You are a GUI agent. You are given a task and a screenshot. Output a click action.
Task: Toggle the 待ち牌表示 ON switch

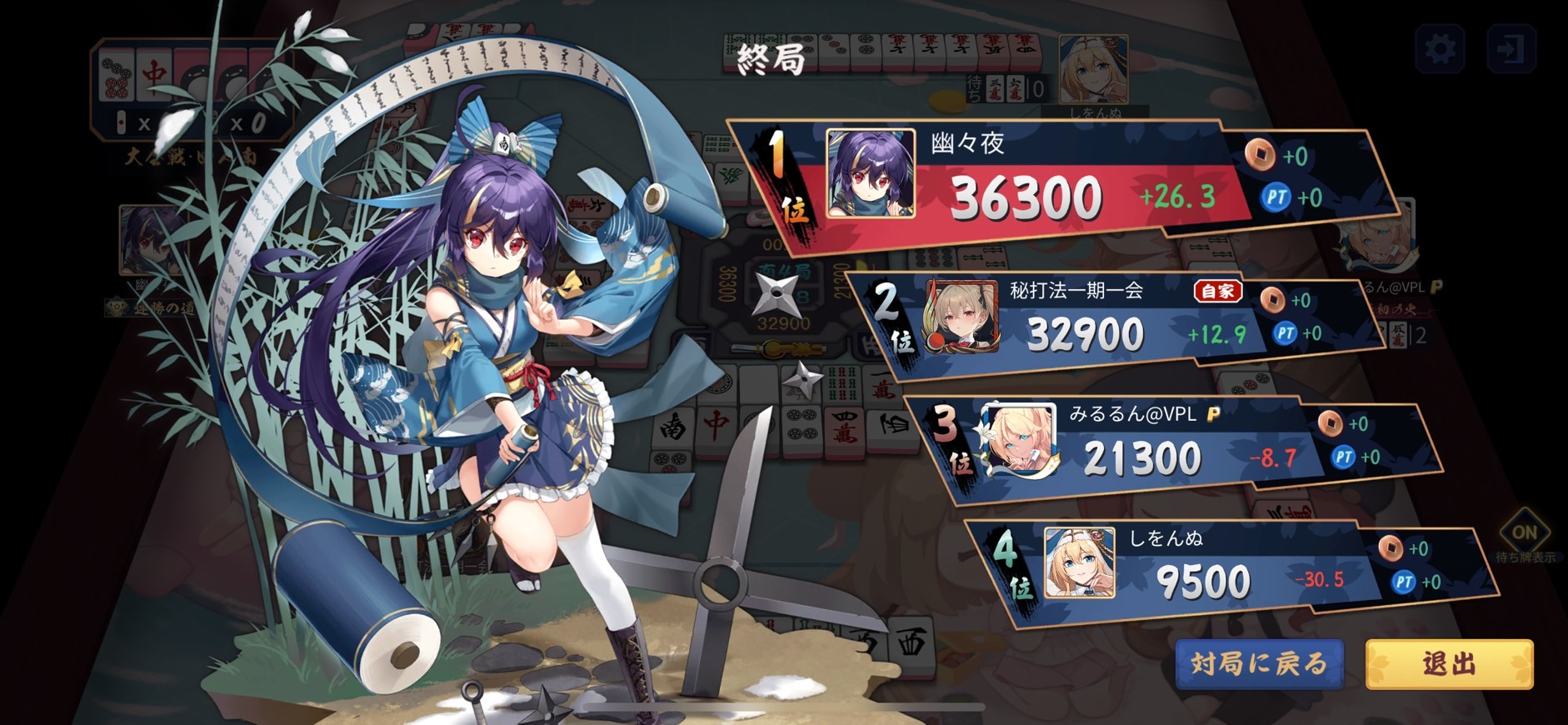pos(1524,533)
